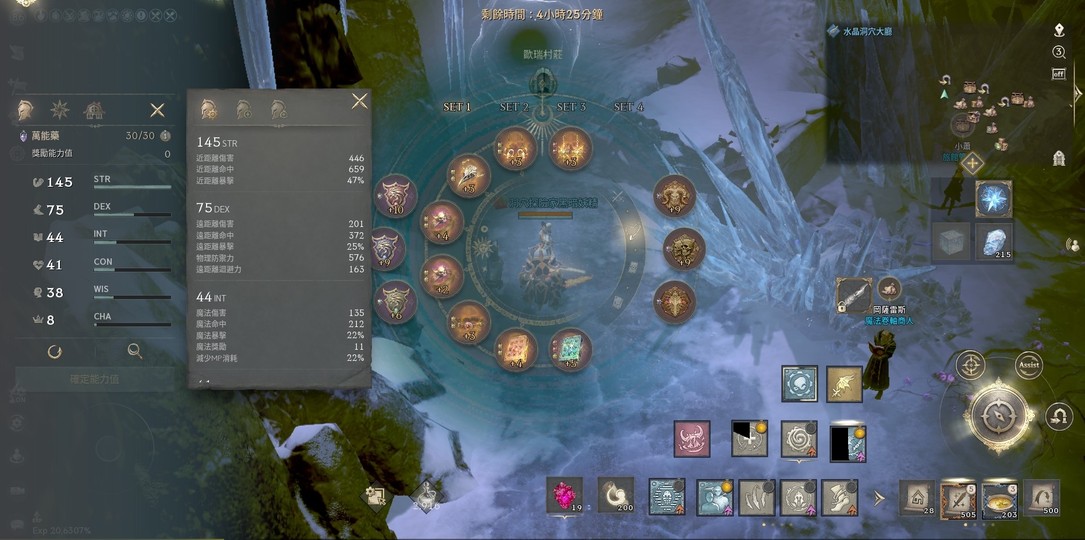Select the CHA stat row
This screenshot has width=1085, height=540.
tap(88, 320)
